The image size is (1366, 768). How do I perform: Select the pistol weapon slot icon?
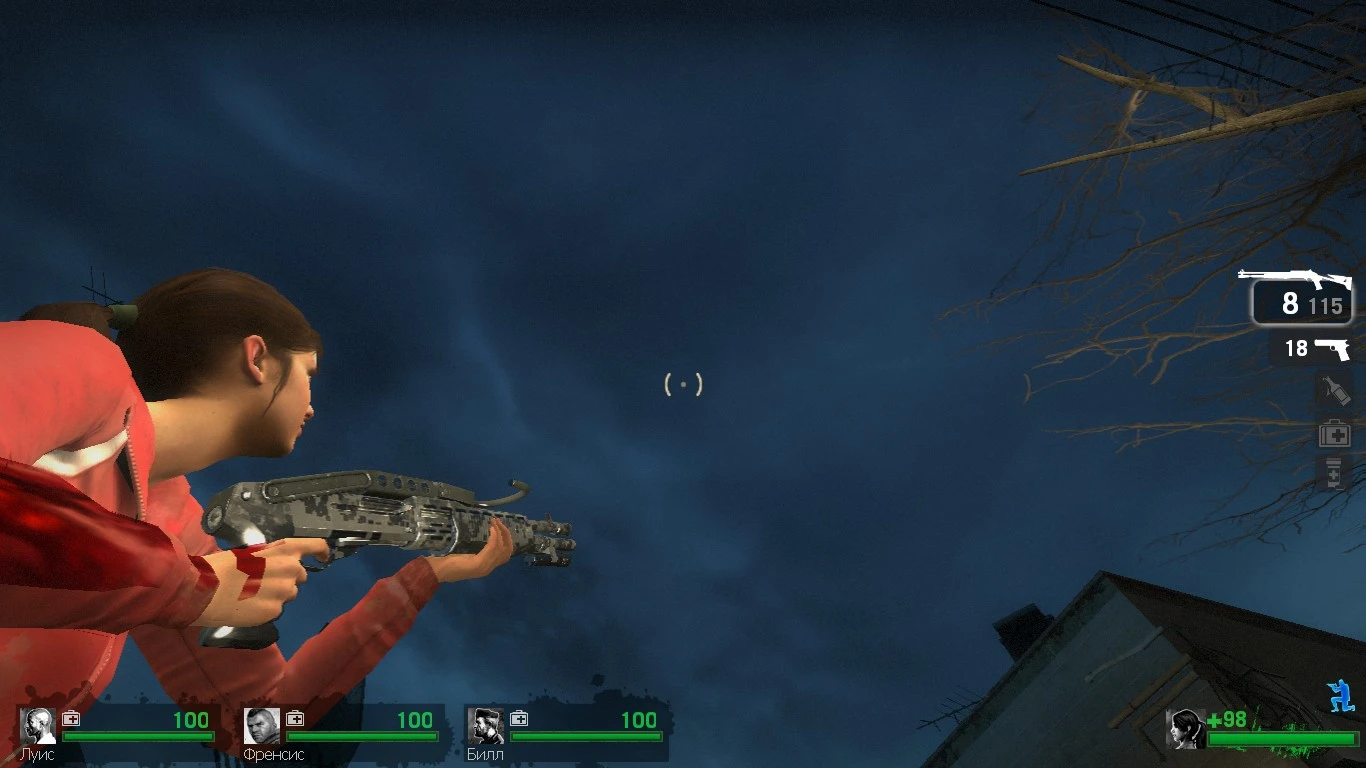tap(1332, 350)
